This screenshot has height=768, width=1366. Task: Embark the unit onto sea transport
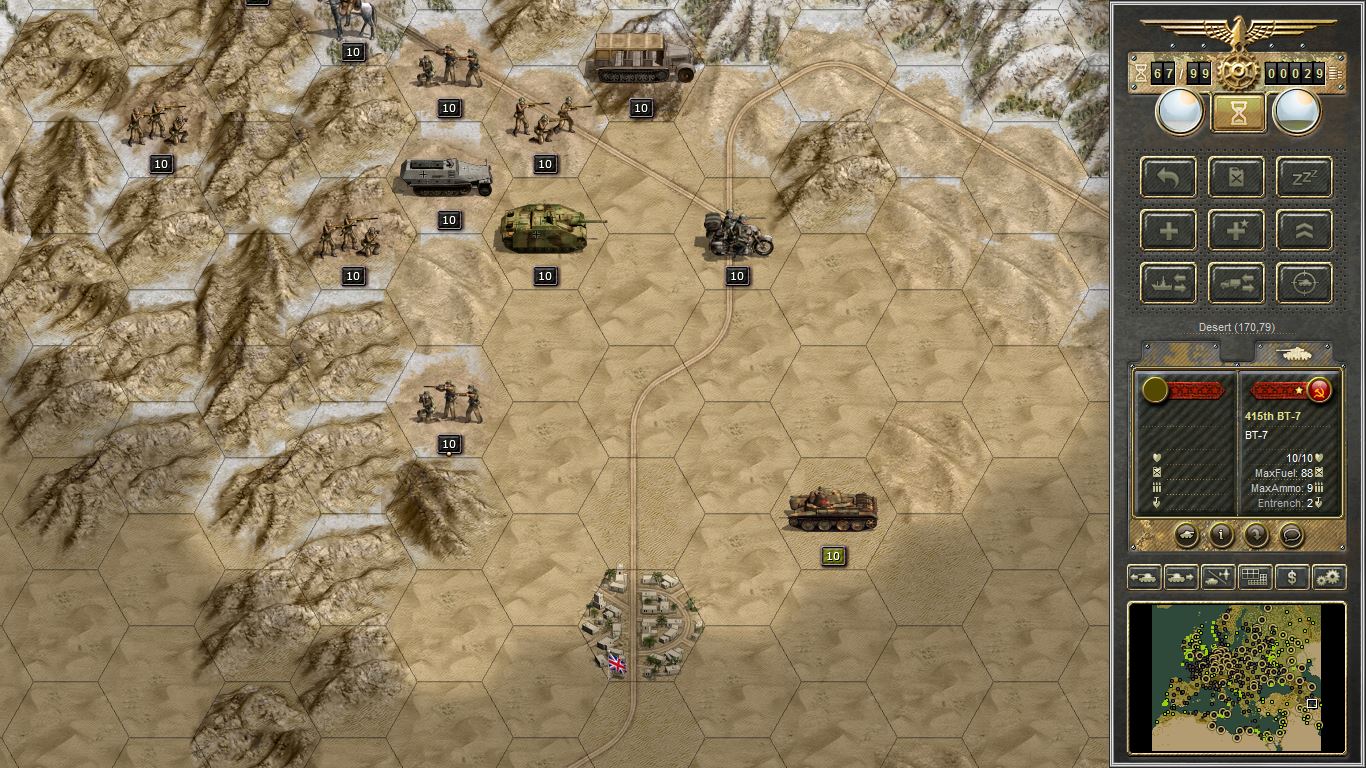[x=1168, y=283]
